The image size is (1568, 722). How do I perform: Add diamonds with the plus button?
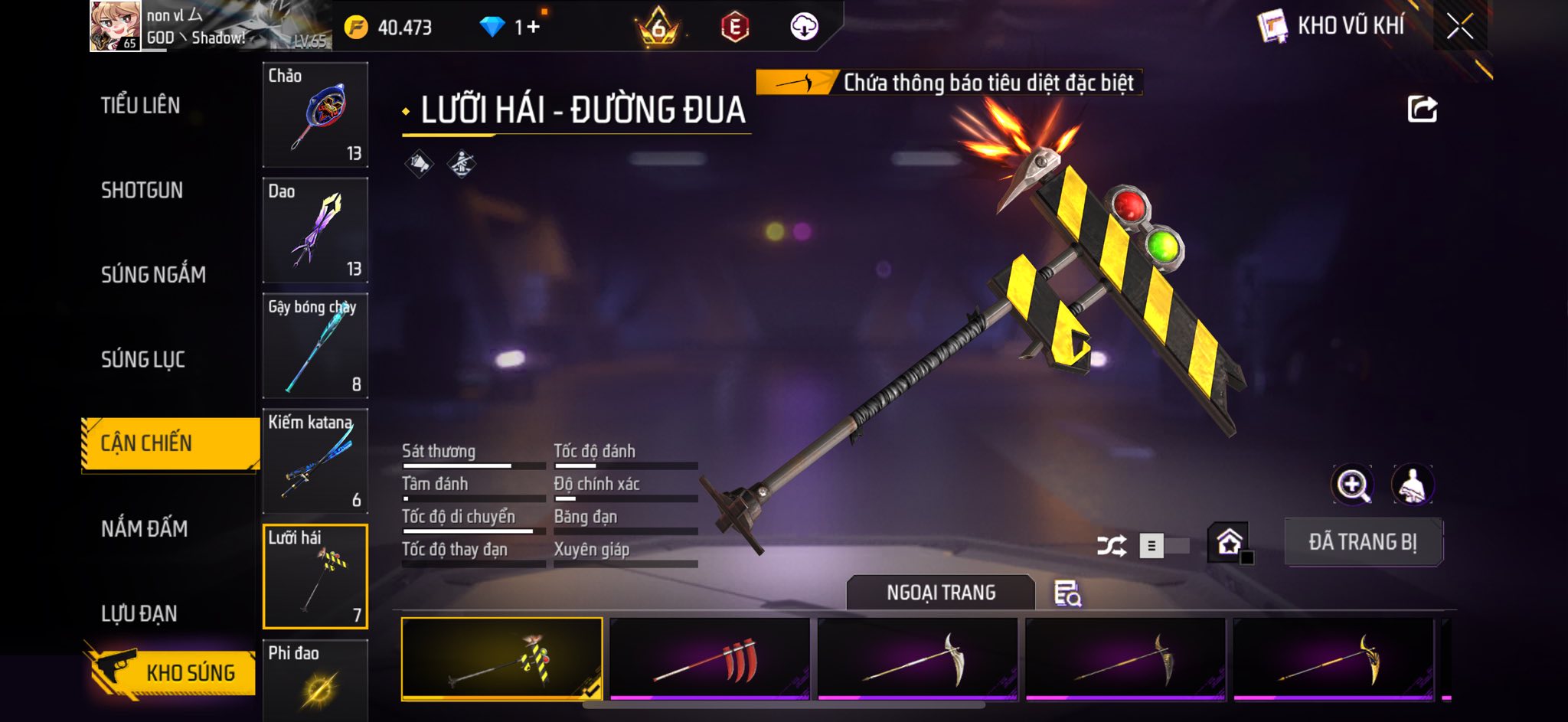533,28
